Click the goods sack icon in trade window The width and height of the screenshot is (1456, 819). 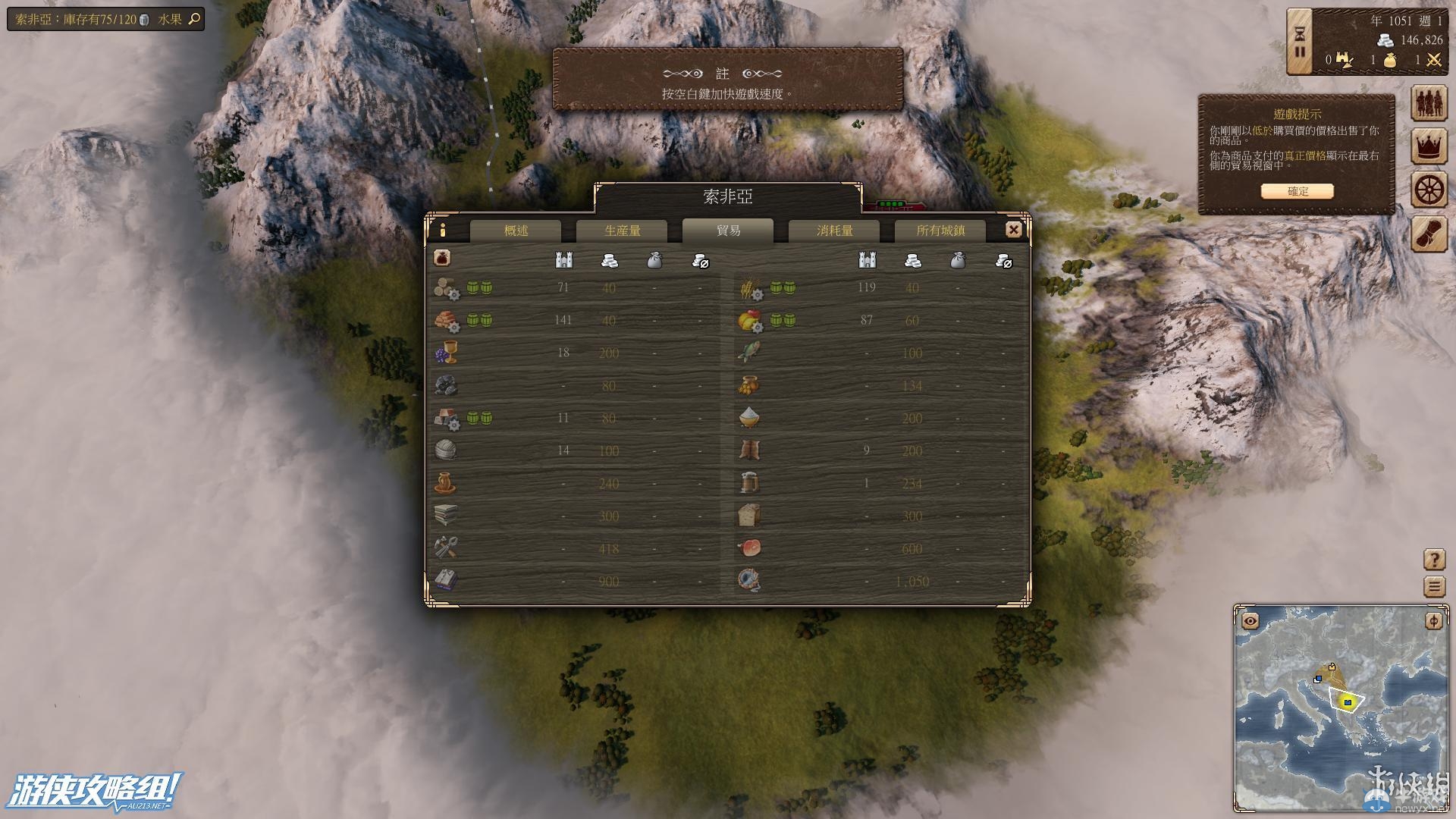point(442,258)
